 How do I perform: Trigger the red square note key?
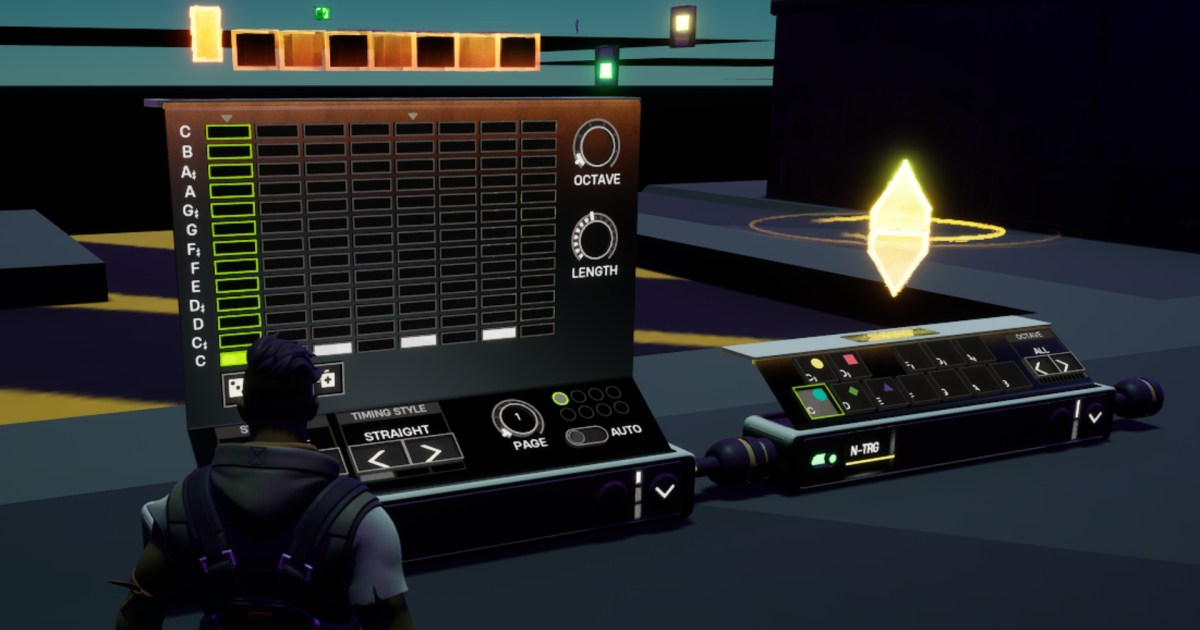851,361
